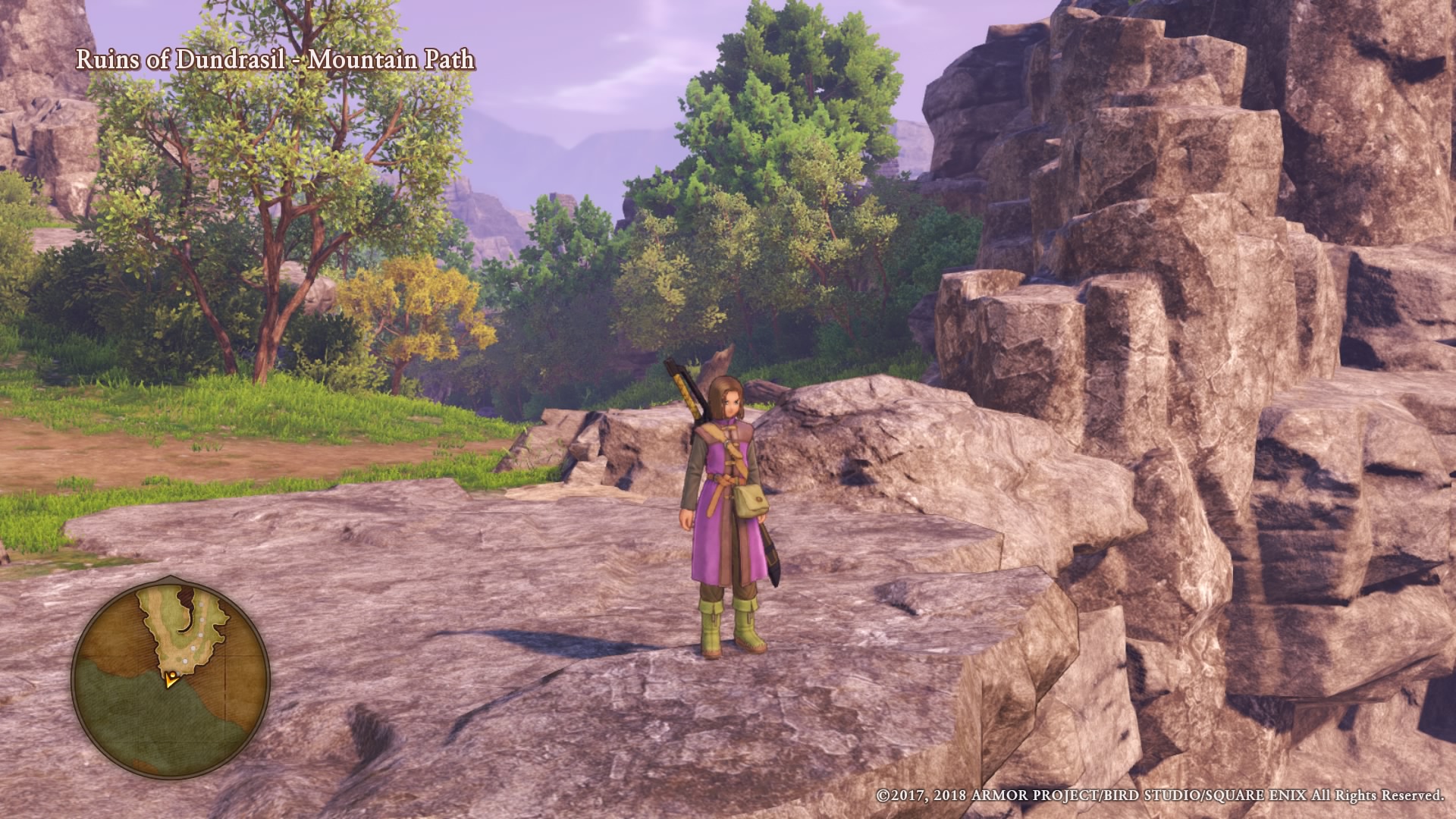The height and width of the screenshot is (819, 1456).
Task: Click the circular minimap
Action: [171, 676]
